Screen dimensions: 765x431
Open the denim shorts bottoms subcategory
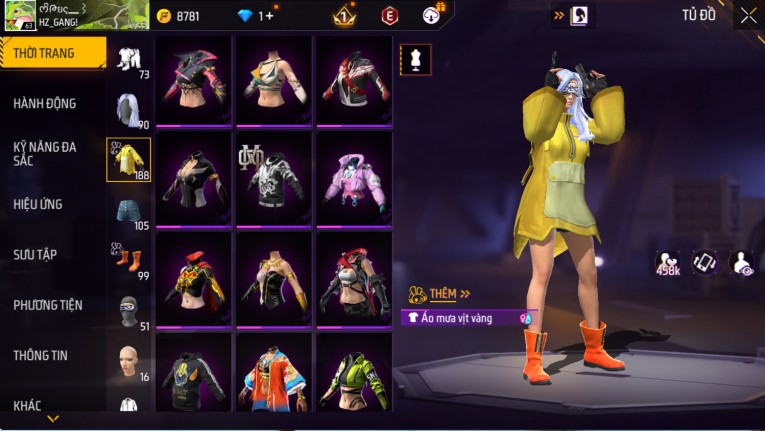click(x=129, y=210)
